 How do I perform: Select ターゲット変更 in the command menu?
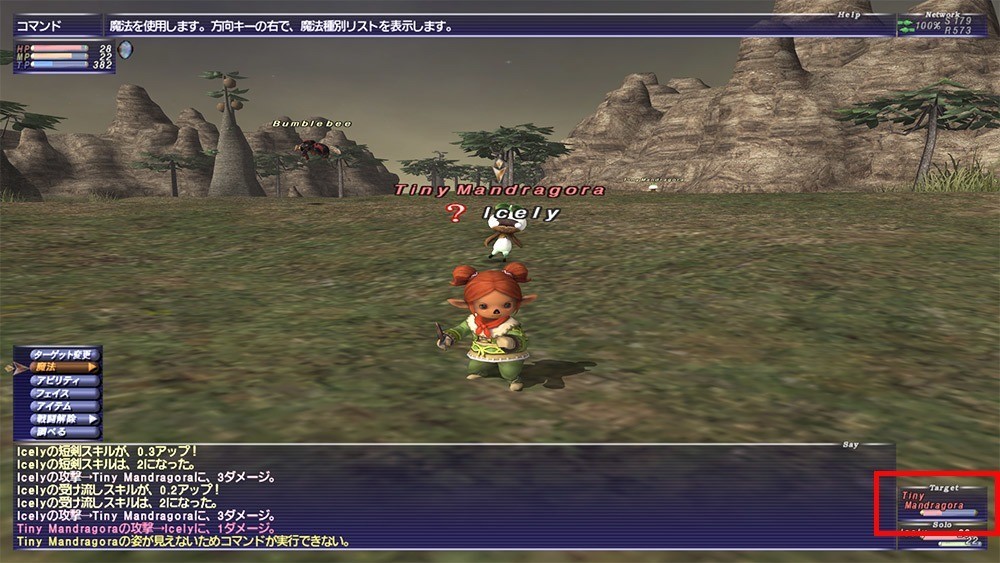click(x=62, y=355)
